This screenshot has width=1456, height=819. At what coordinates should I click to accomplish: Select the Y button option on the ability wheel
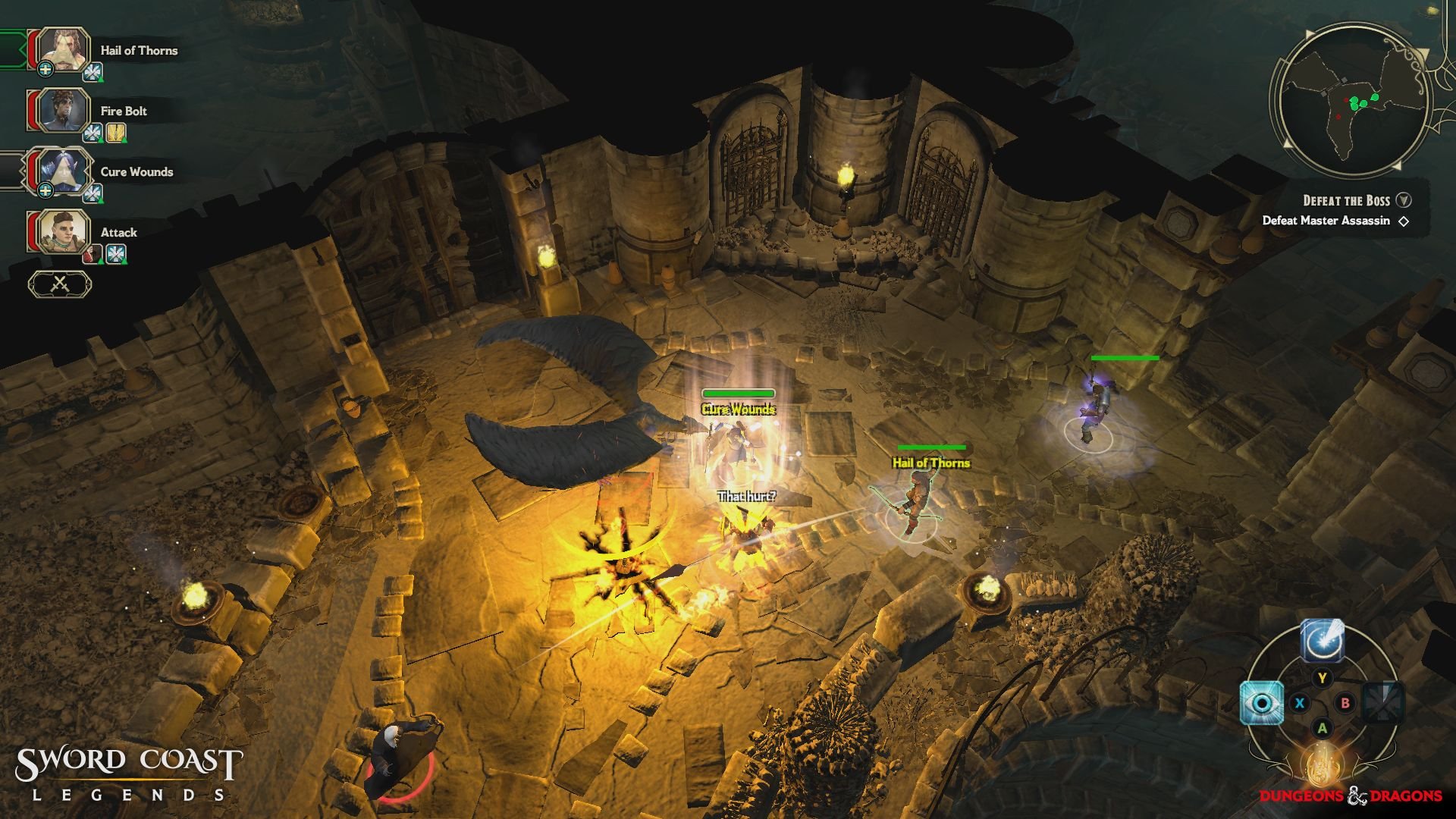(x=1322, y=677)
